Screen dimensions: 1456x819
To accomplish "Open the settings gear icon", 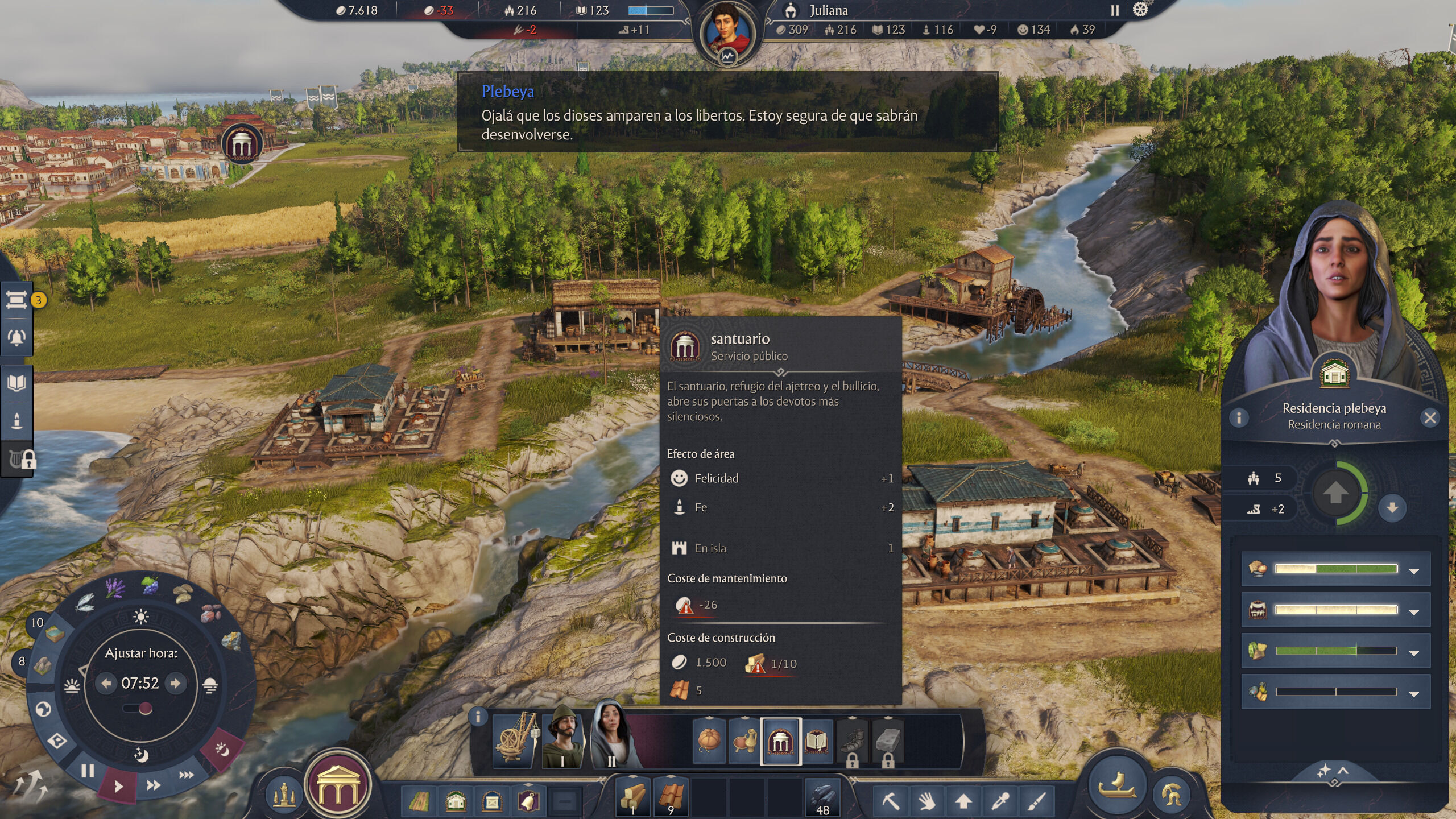I will point(1140,10).
